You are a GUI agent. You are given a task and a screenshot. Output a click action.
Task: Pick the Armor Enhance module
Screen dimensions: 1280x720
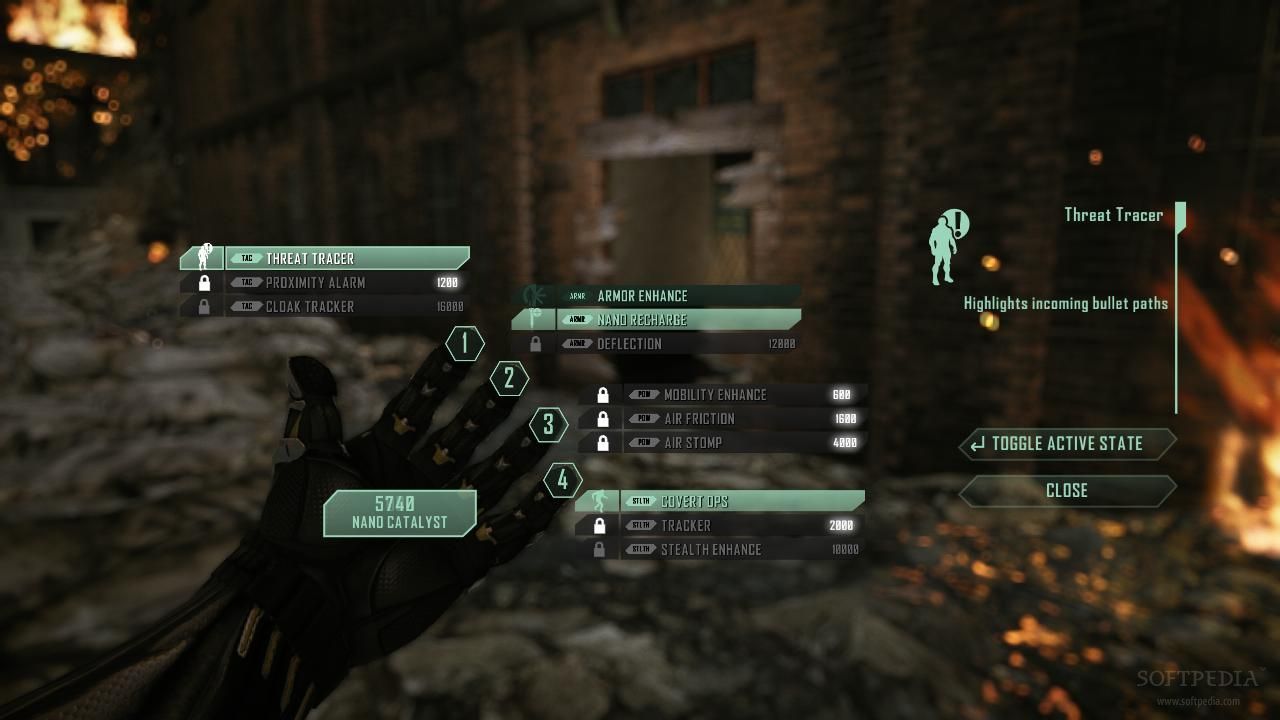pyautogui.click(x=660, y=296)
